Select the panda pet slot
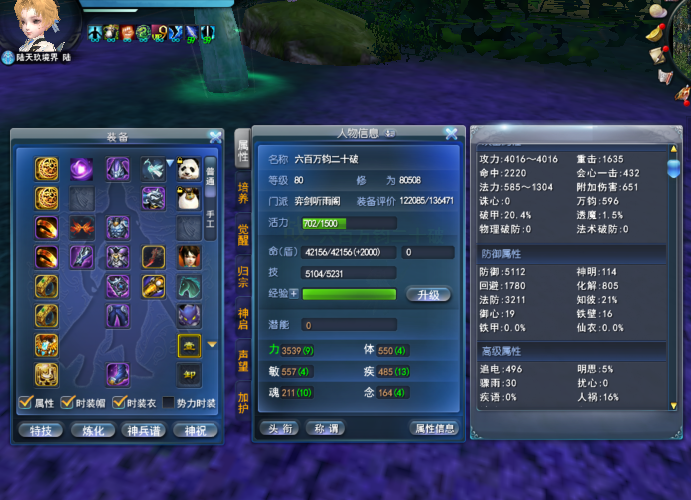691x500 pixels. (x=187, y=169)
